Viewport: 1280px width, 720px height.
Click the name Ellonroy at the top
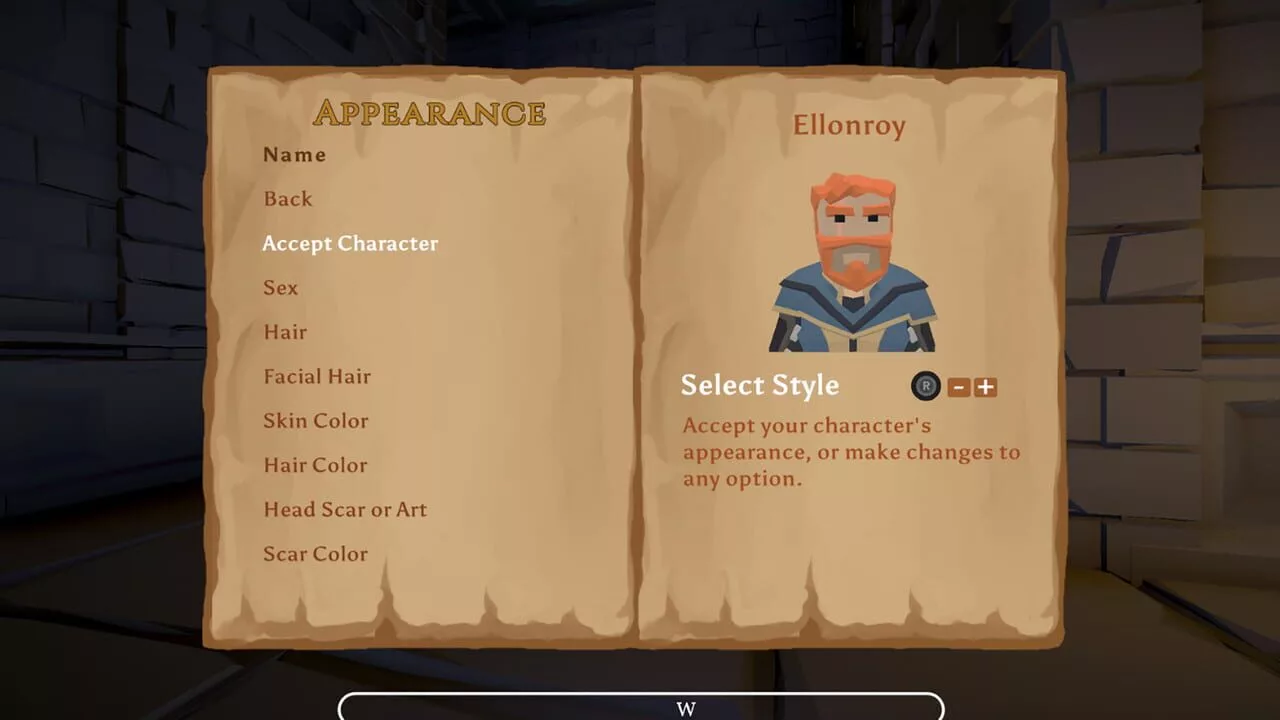click(x=849, y=125)
